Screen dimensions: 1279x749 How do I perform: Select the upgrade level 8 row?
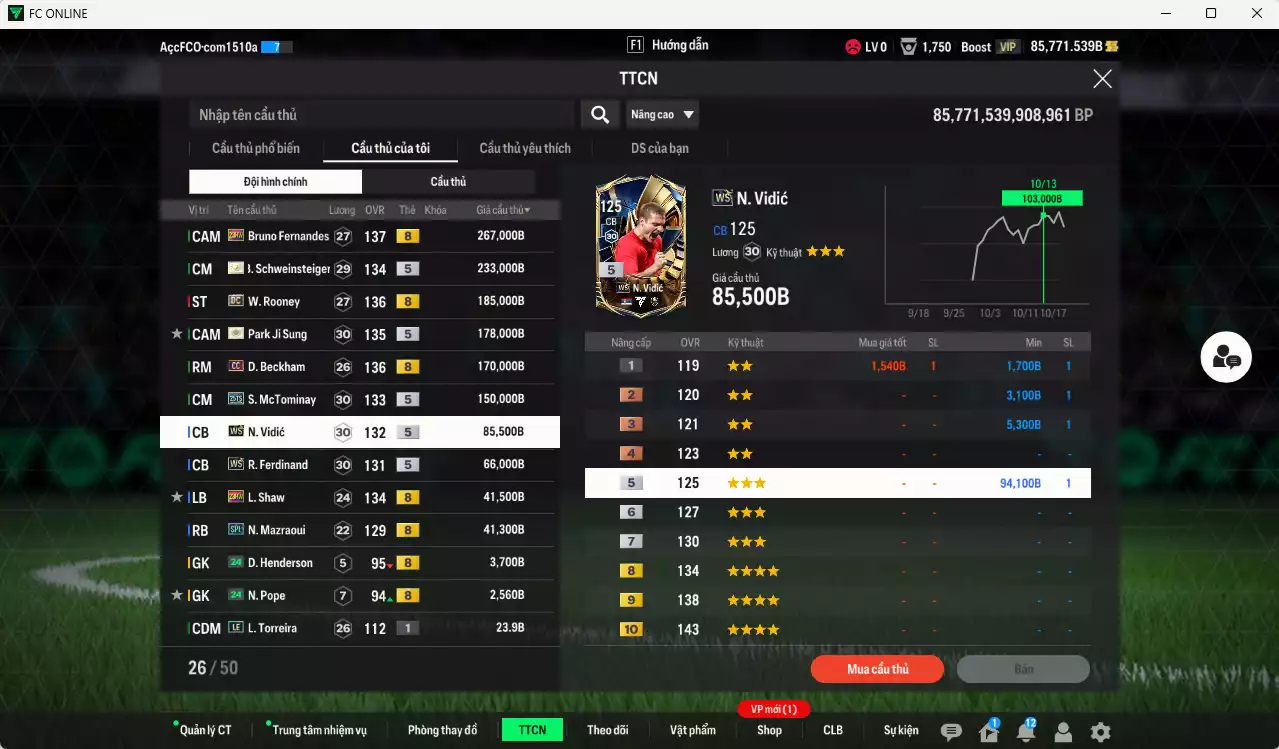point(837,571)
